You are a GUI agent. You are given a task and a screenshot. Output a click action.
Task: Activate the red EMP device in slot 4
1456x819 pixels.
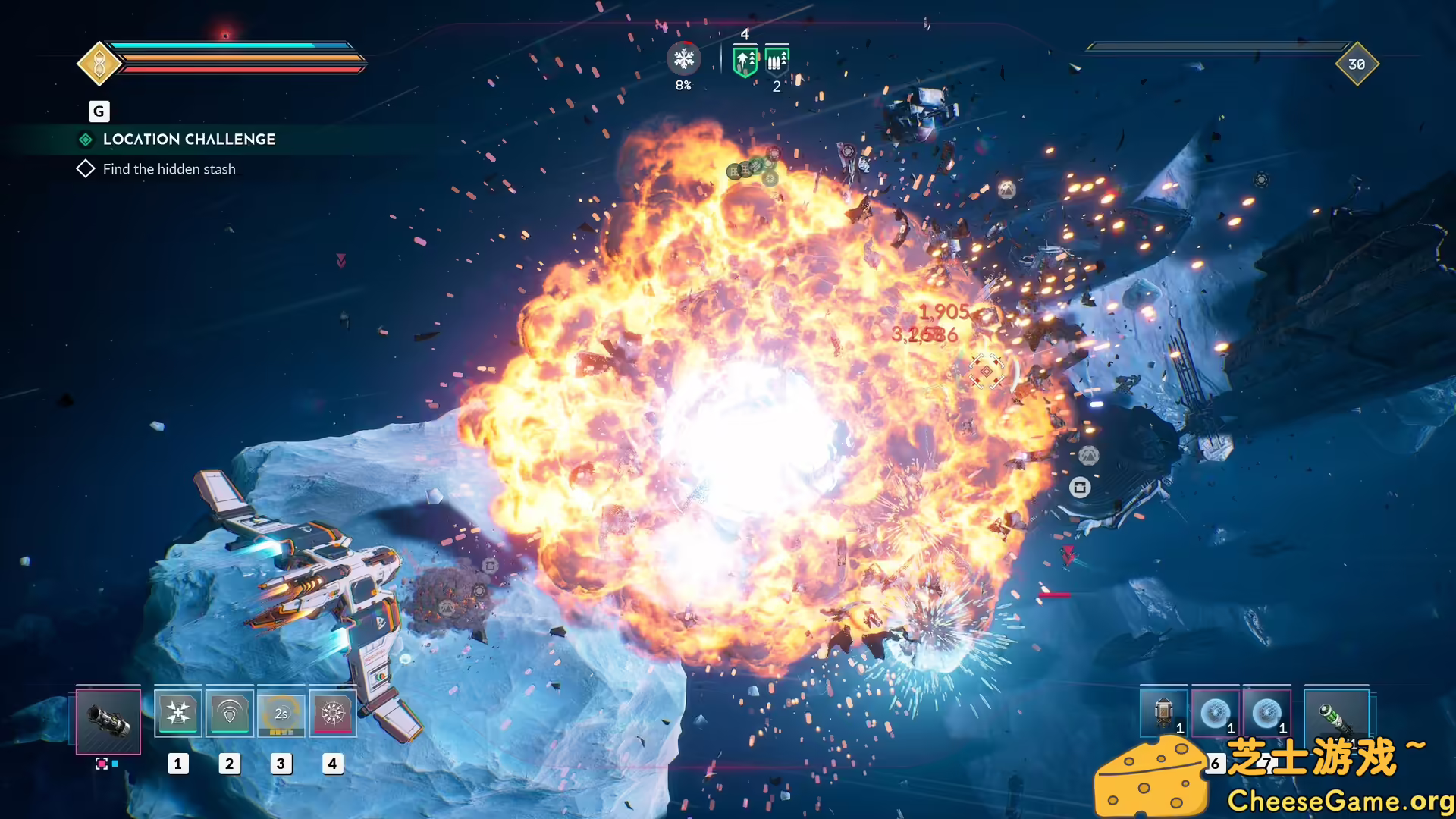point(333,713)
